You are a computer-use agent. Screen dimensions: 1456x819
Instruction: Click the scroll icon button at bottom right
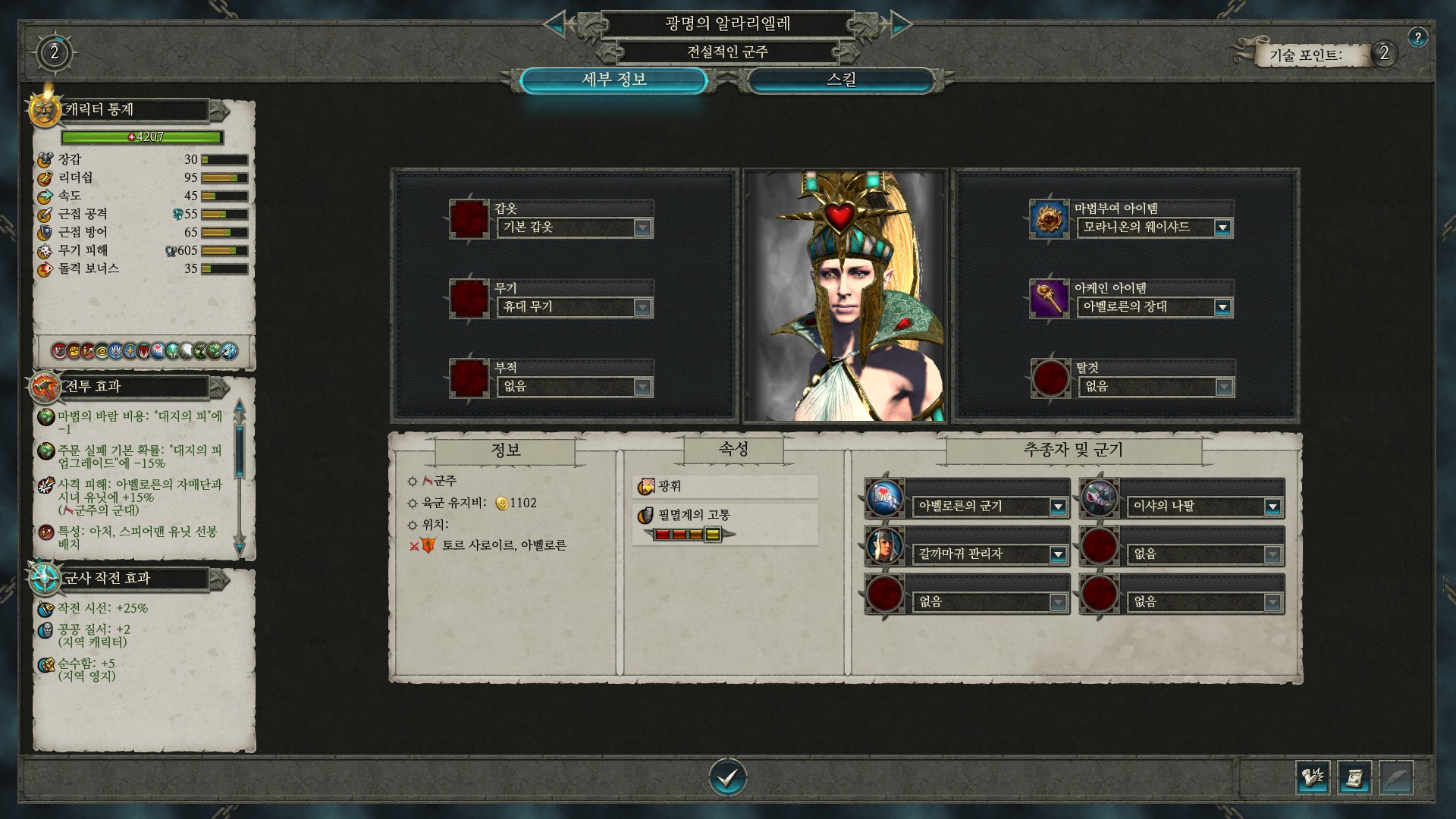click(1354, 778)
